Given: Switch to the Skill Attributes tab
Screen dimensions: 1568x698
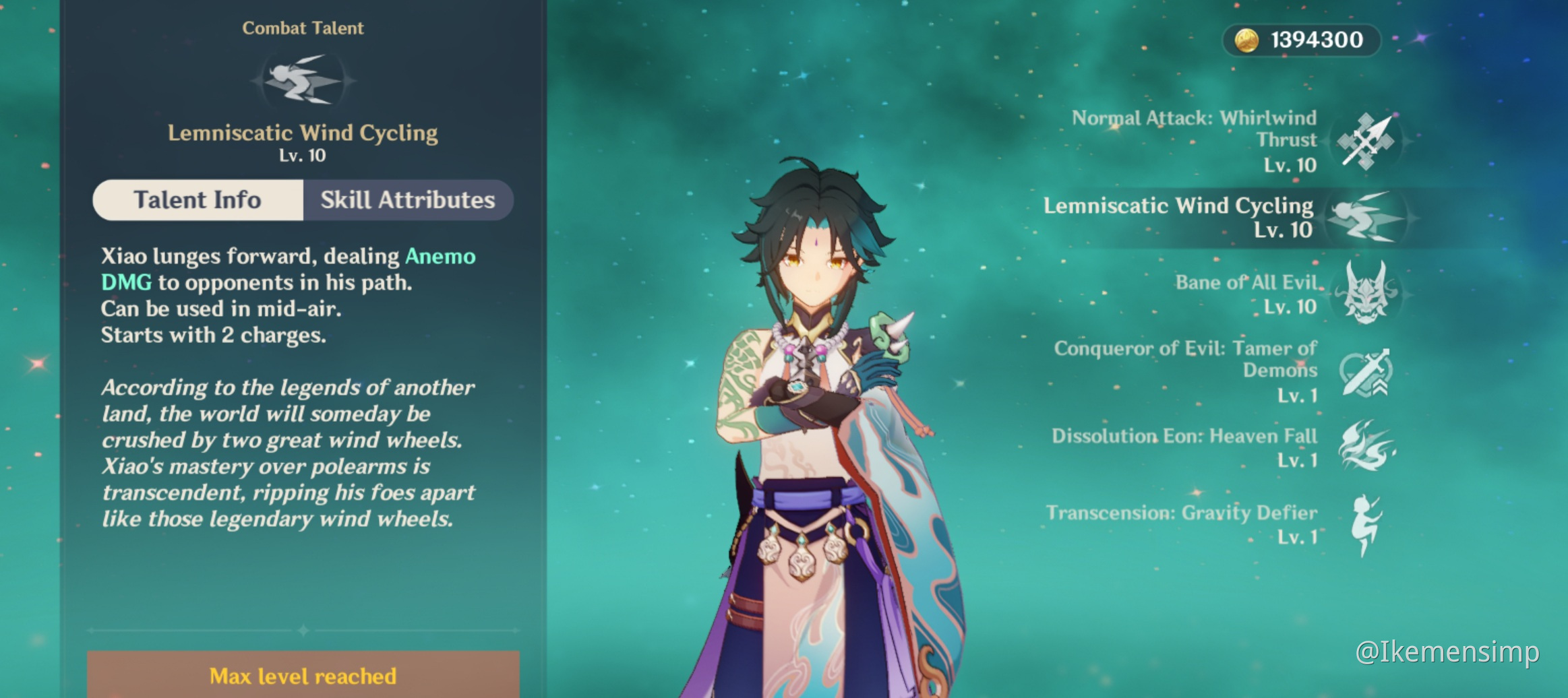Looking at the screenshot, I should (x=407, y=199).
